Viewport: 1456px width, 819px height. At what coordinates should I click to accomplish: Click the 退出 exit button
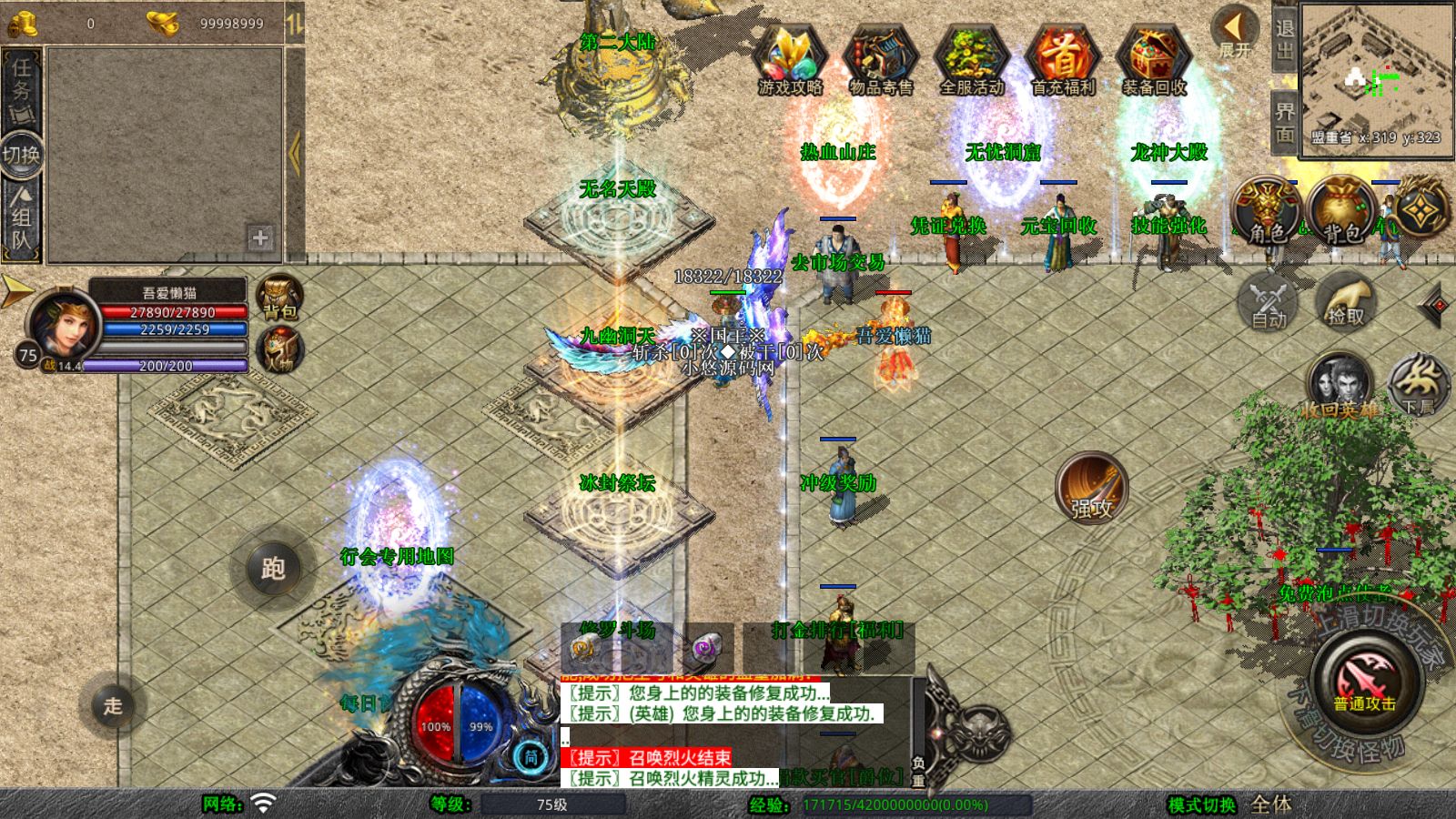(x=1284, y=40)
